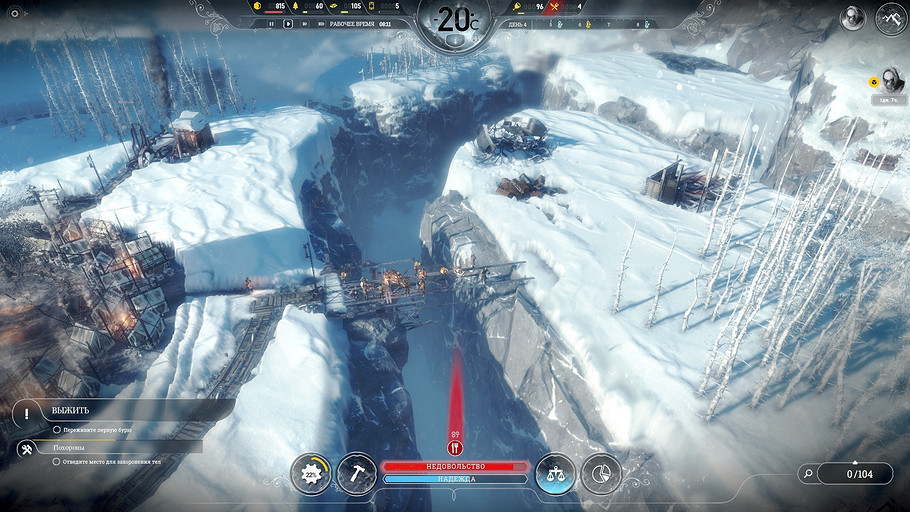
Task: Open the character portrait button
Action: (x=852, y=18)
